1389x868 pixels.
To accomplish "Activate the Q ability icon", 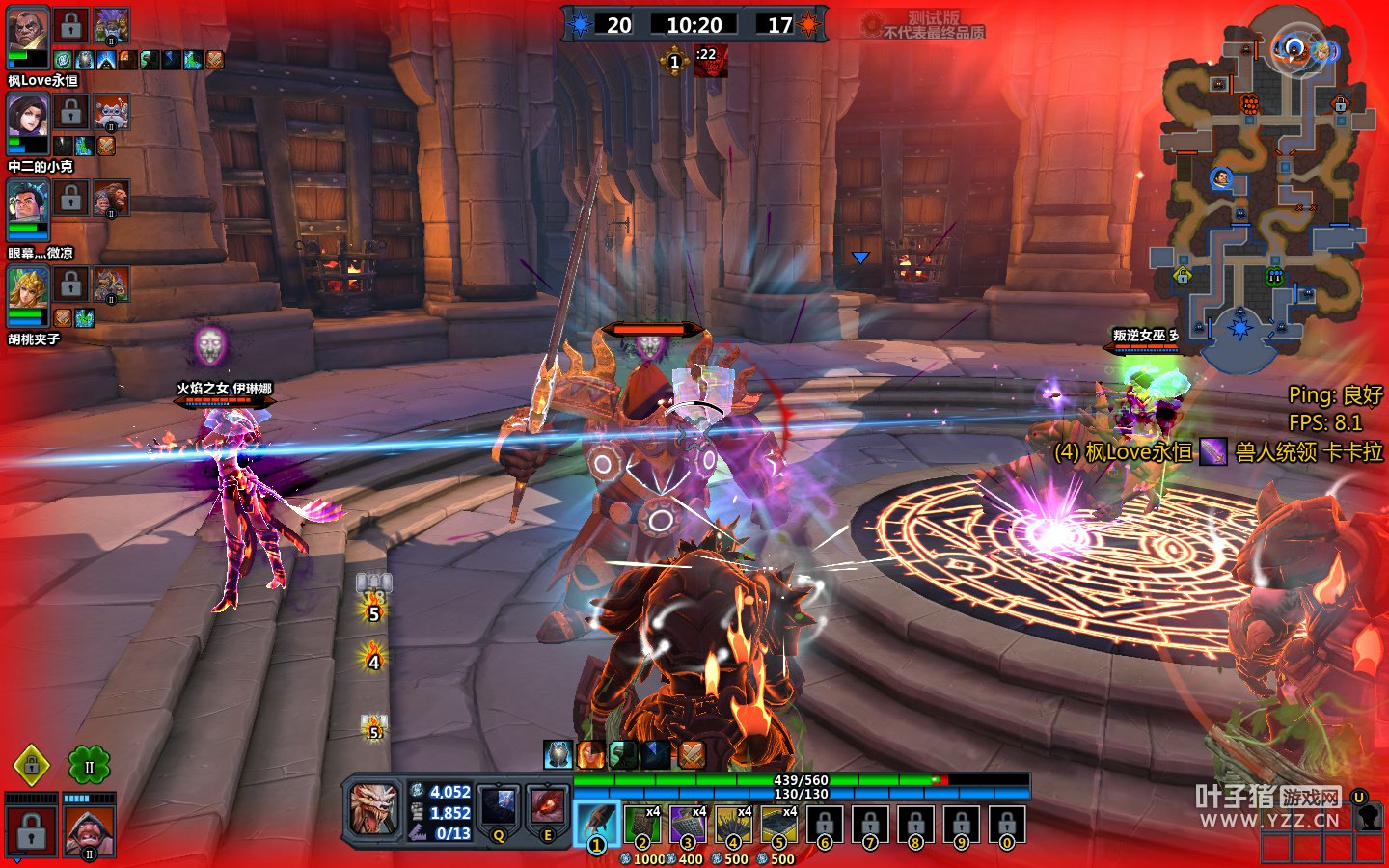I will pyautogui.click(x=500, y=808).
